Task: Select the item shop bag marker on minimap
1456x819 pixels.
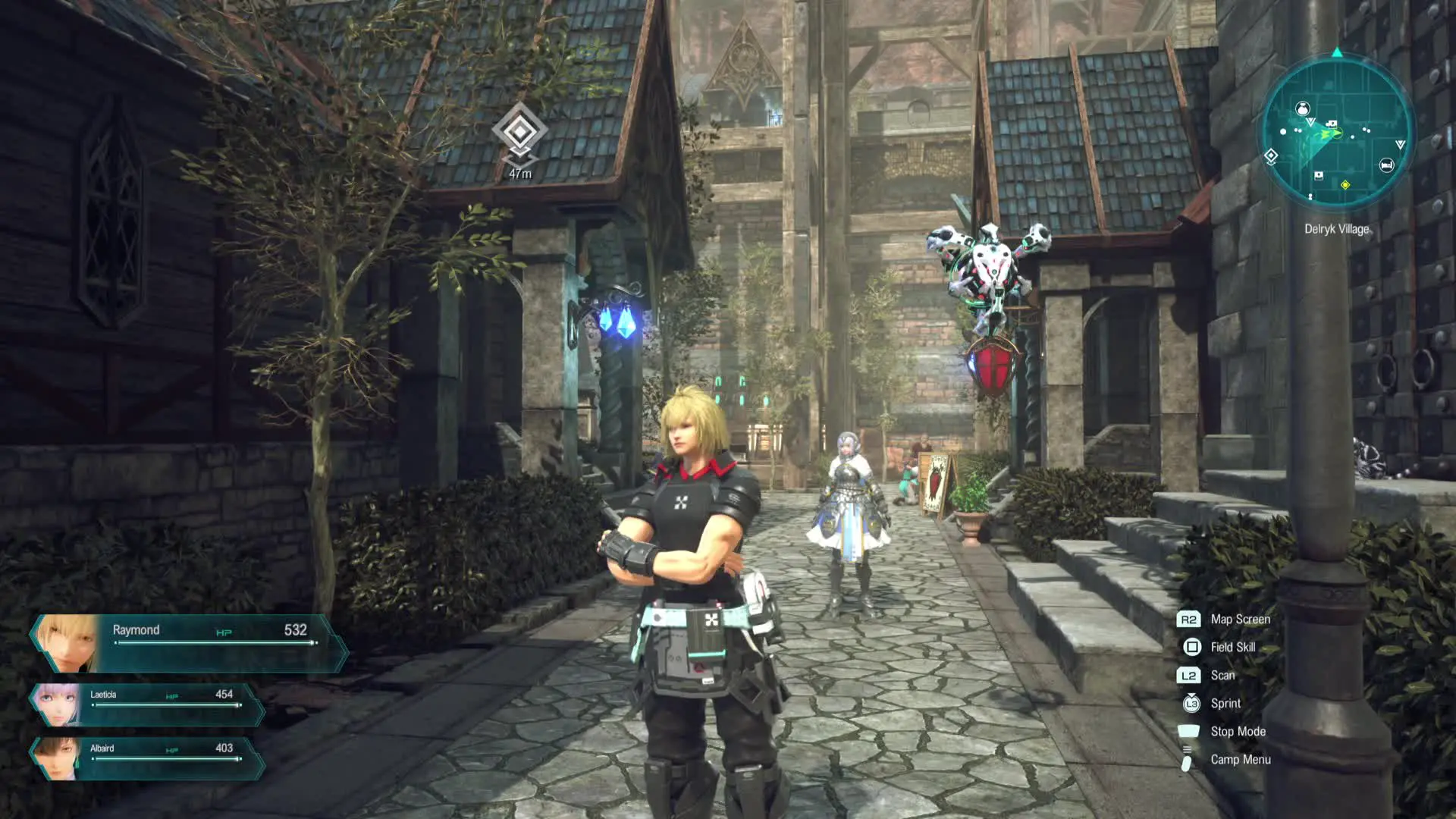Action: [x=1302, y=109]
